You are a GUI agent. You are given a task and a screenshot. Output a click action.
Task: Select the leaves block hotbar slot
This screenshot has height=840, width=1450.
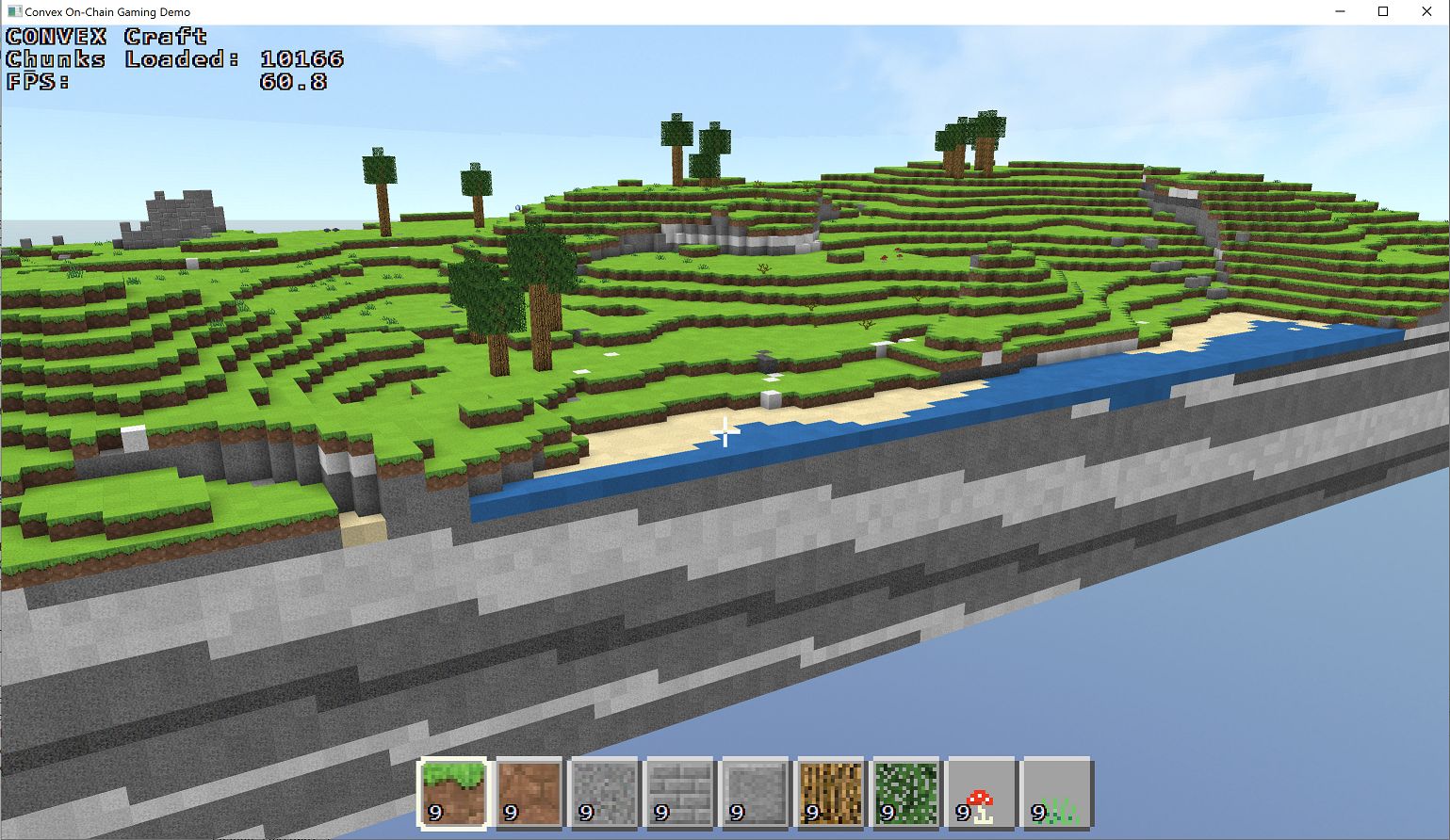[904, 791]
